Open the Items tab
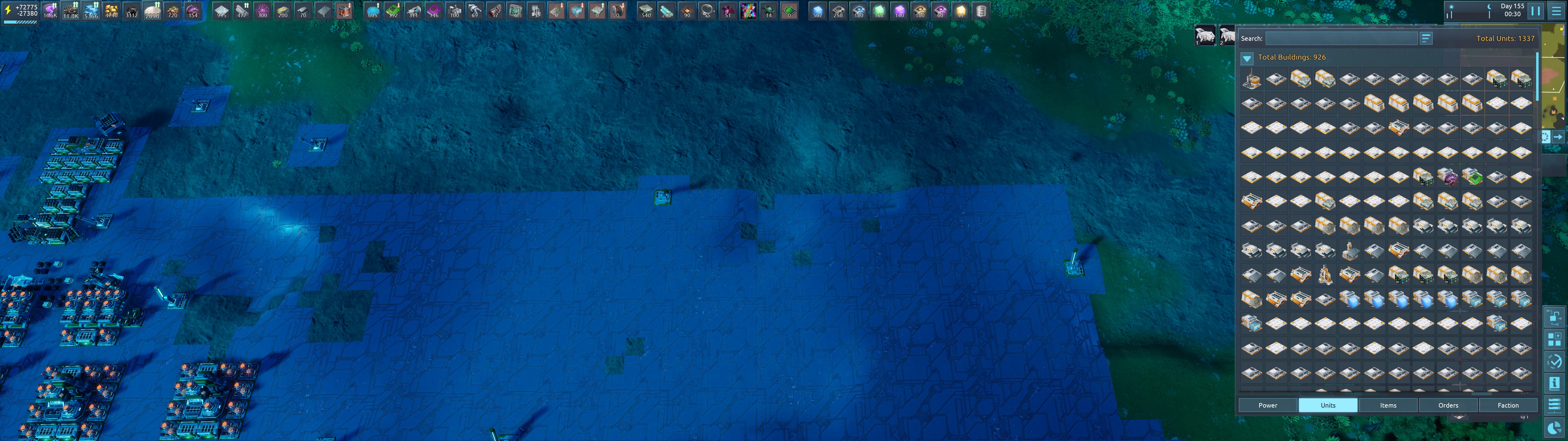The height and width of the screenshot is (441, 1568). point(1388,405)
